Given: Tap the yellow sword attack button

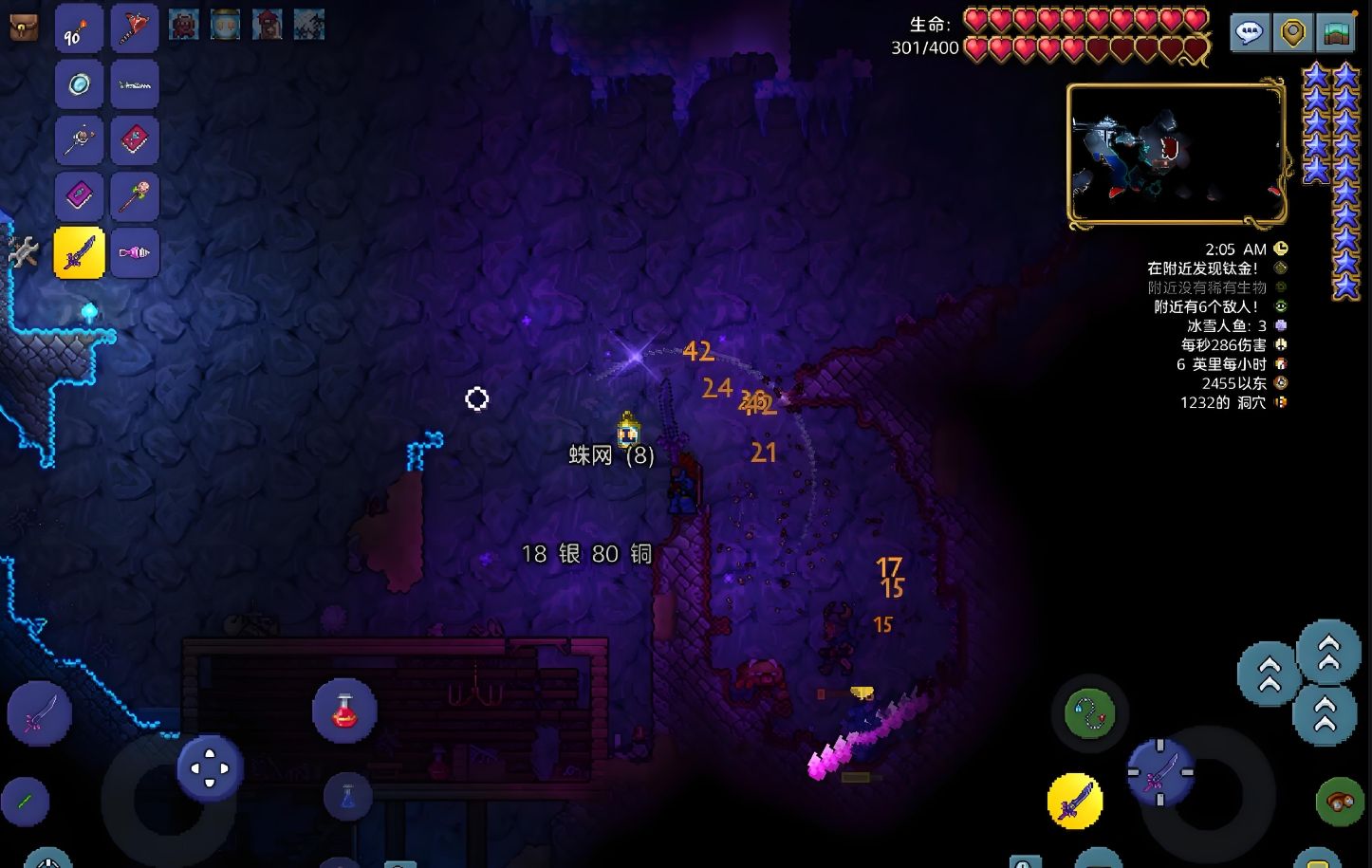Looking at the screenshot, I should 1075,802.
